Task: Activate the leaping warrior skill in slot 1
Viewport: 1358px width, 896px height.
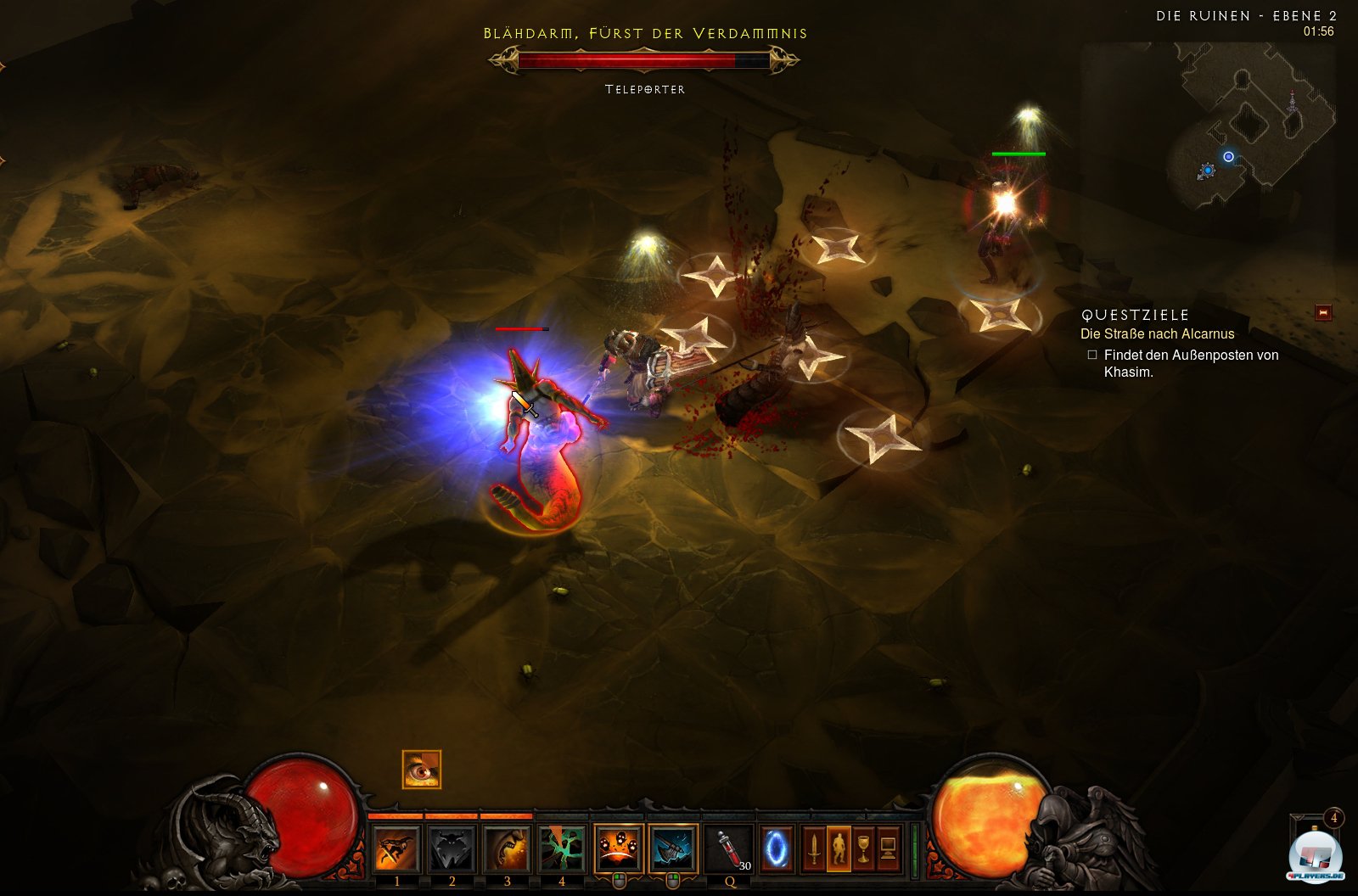Action: [x=396, y=848]
